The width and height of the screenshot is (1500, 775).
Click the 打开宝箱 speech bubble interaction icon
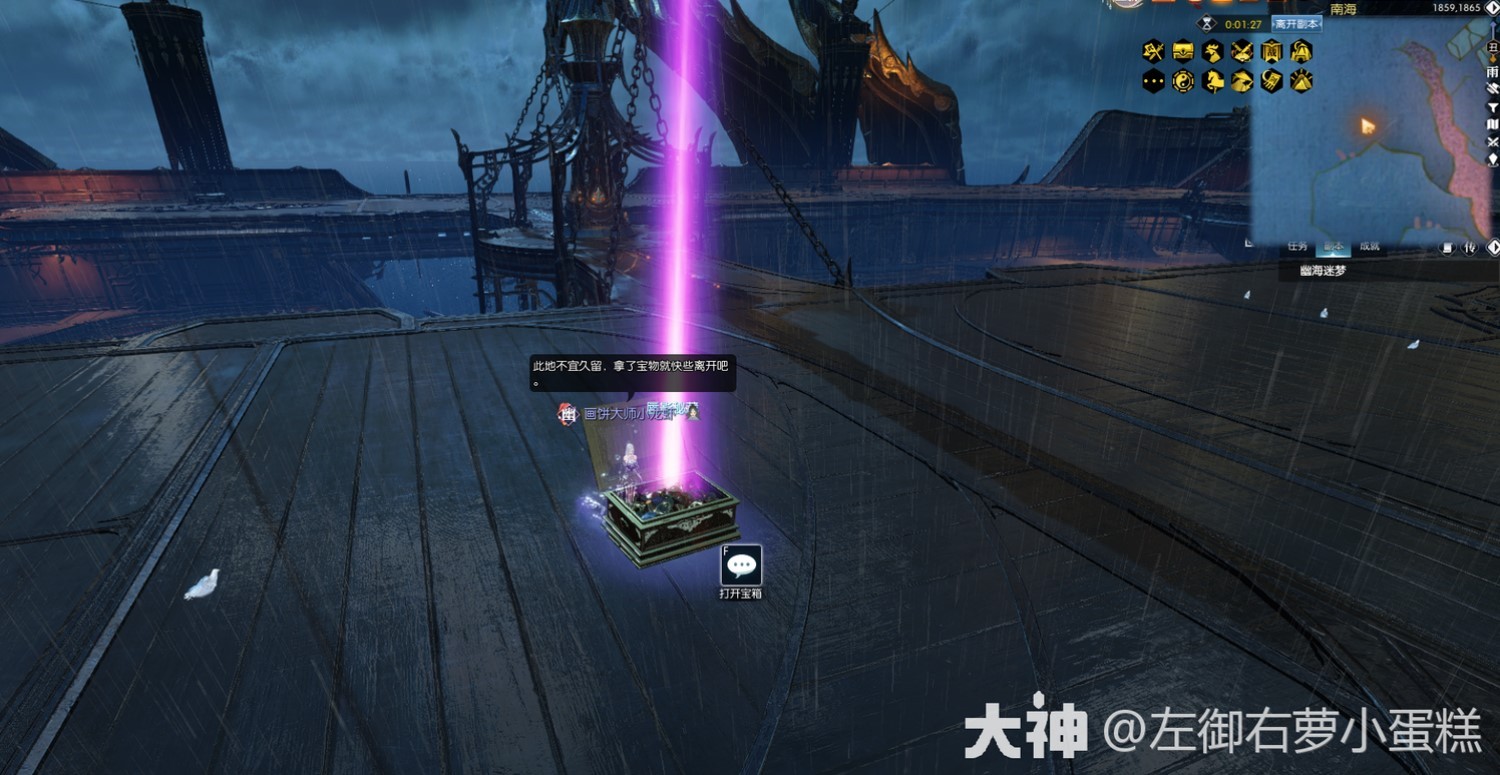[741, 566]
